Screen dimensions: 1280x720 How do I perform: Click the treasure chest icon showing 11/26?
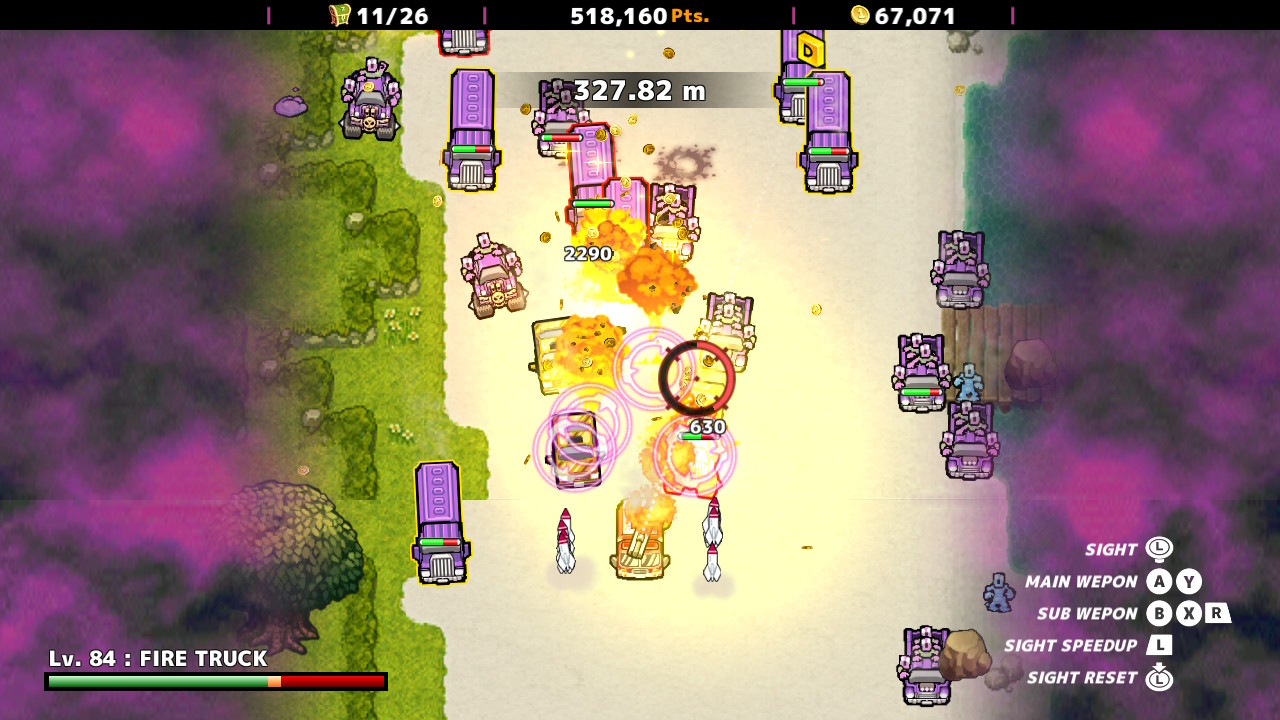[338, 15]
